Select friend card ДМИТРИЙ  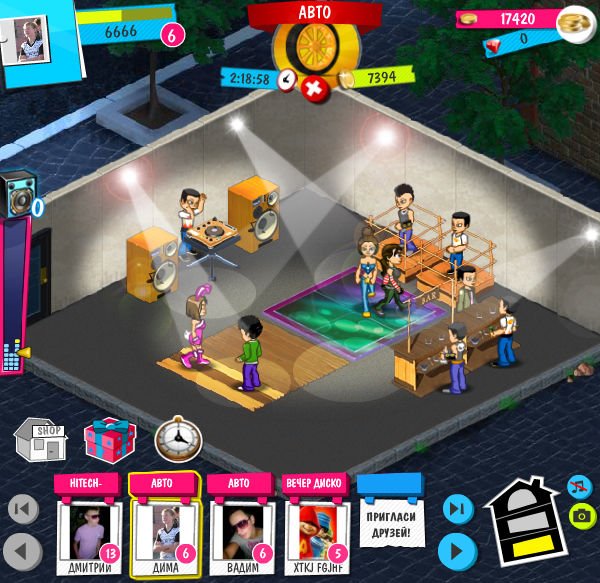click(88, 529)
